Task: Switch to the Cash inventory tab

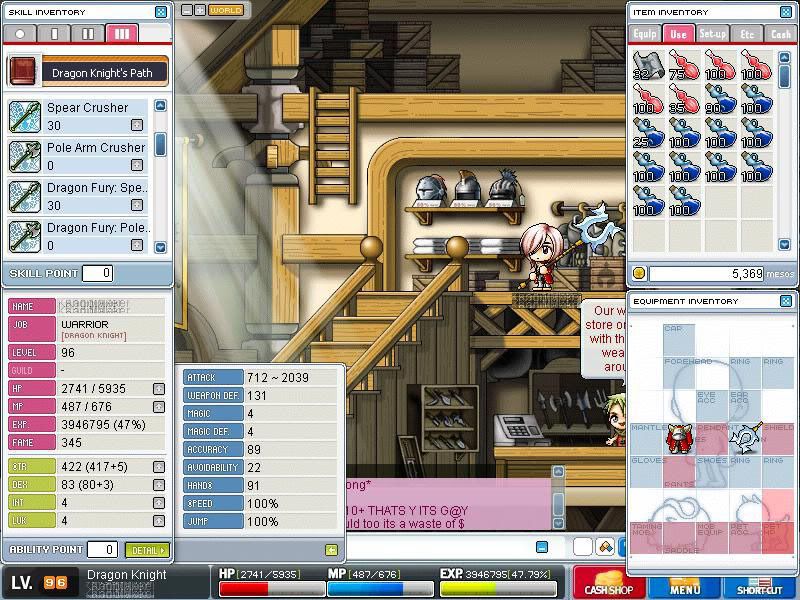Action: [780, 33]
